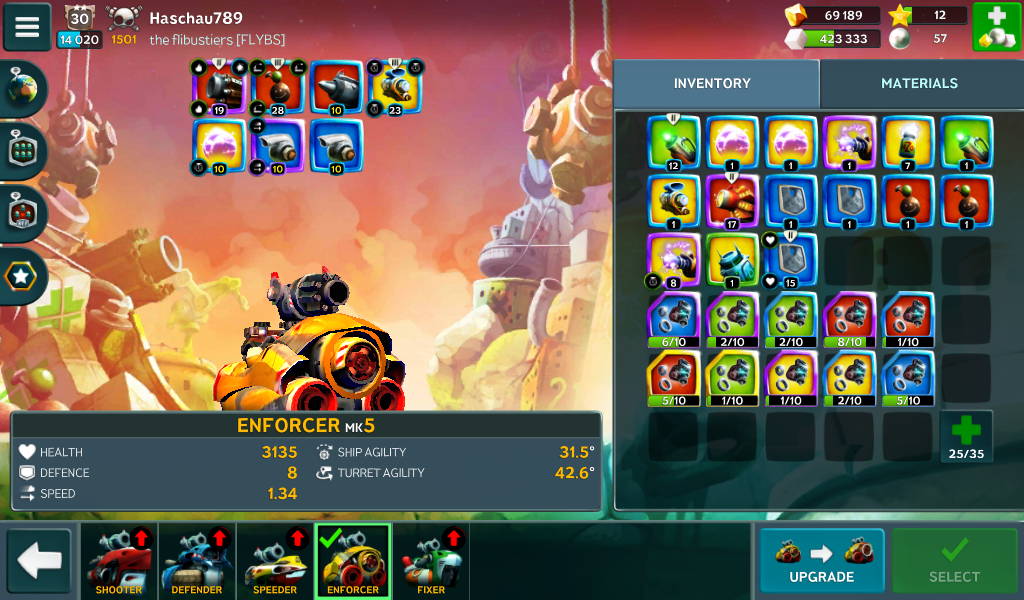
Task: Choose the Defender ship
Action: (197, 560)
